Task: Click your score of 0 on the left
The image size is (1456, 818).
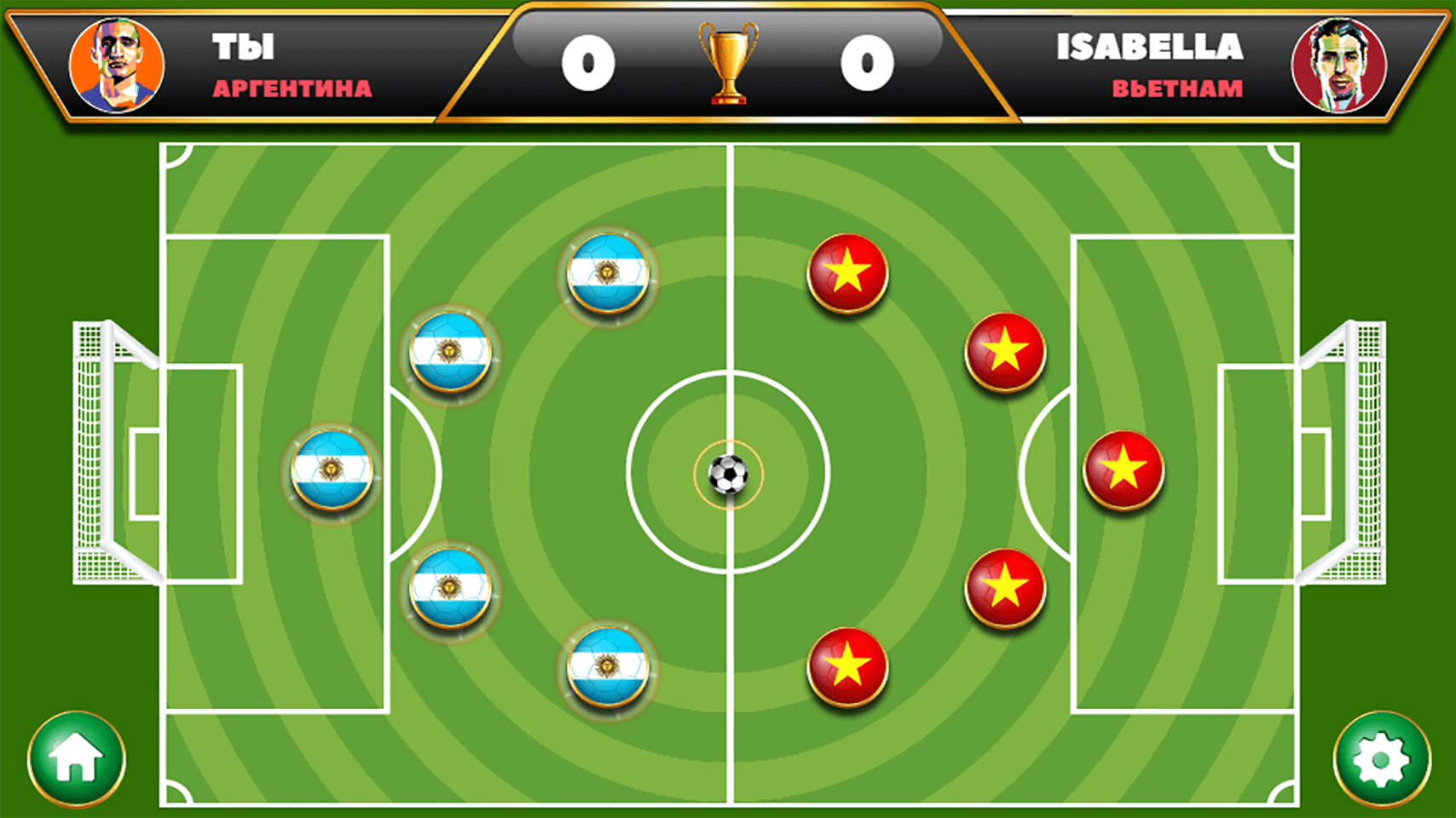Action: [587, 62]
